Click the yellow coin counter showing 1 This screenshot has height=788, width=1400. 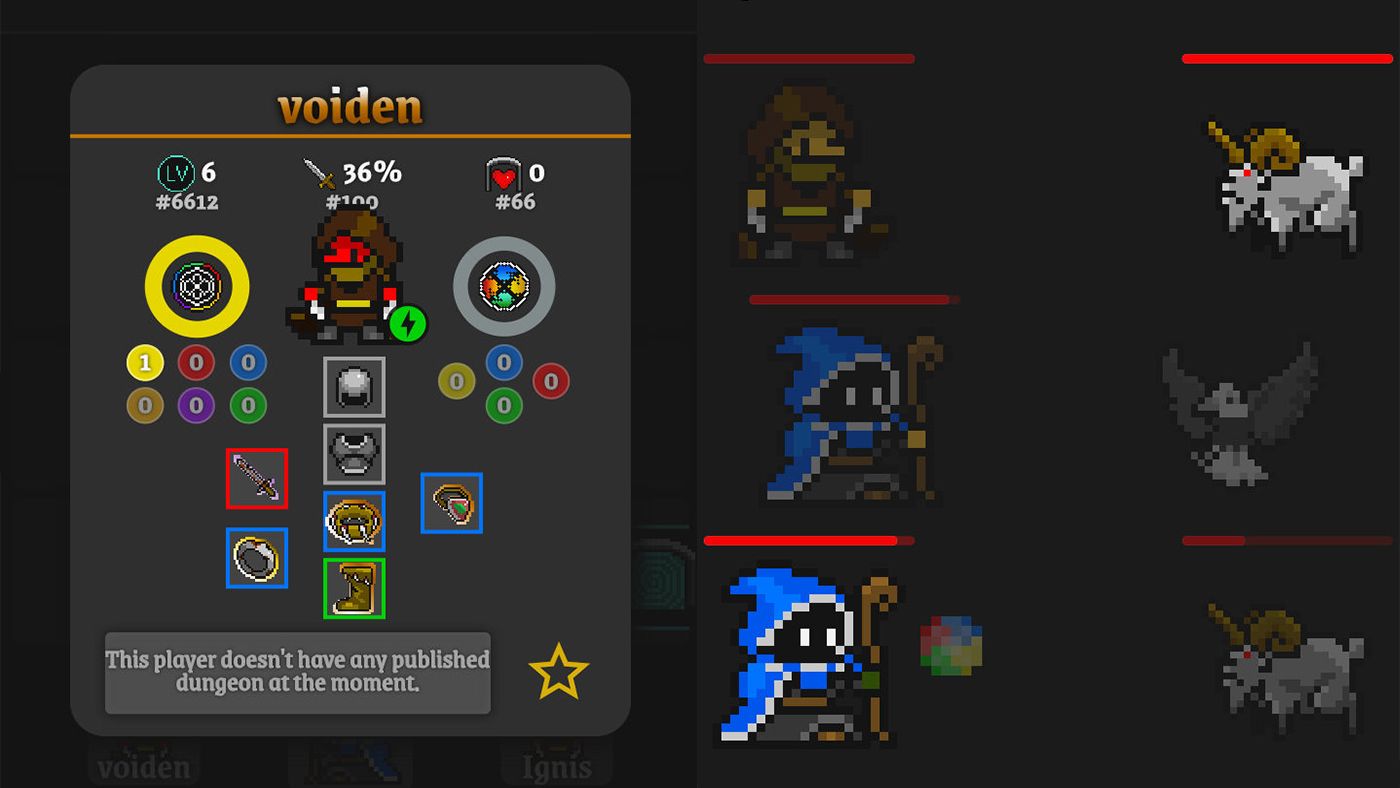coord(145,362)
